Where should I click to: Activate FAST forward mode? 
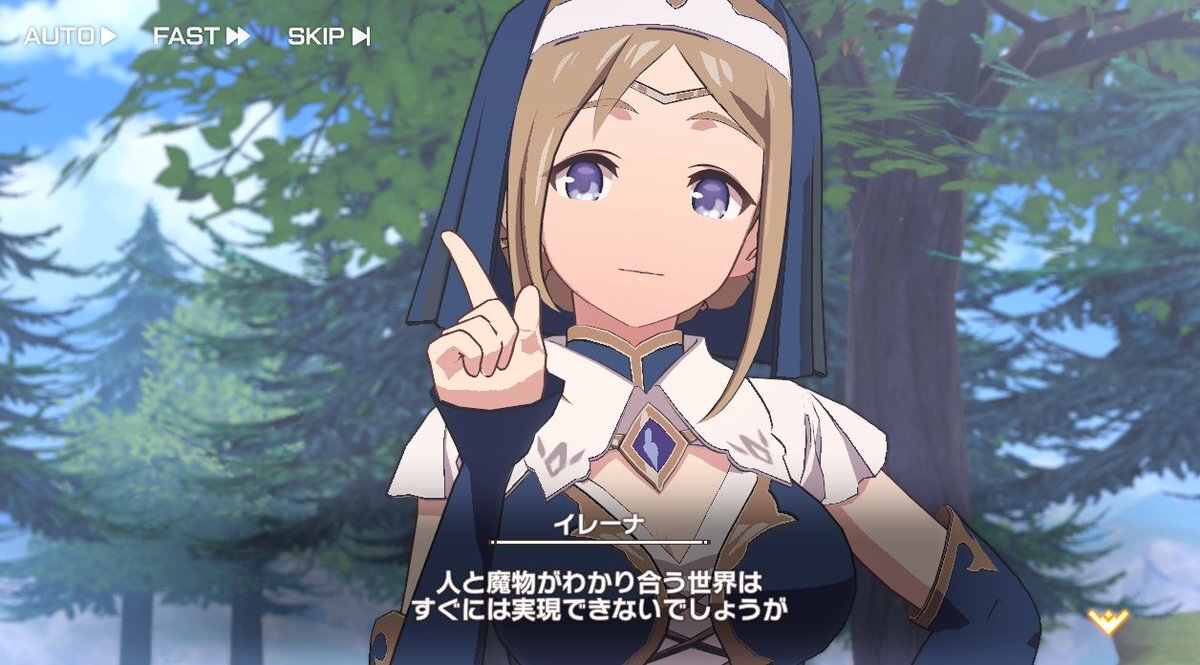[x=201, y=37]
